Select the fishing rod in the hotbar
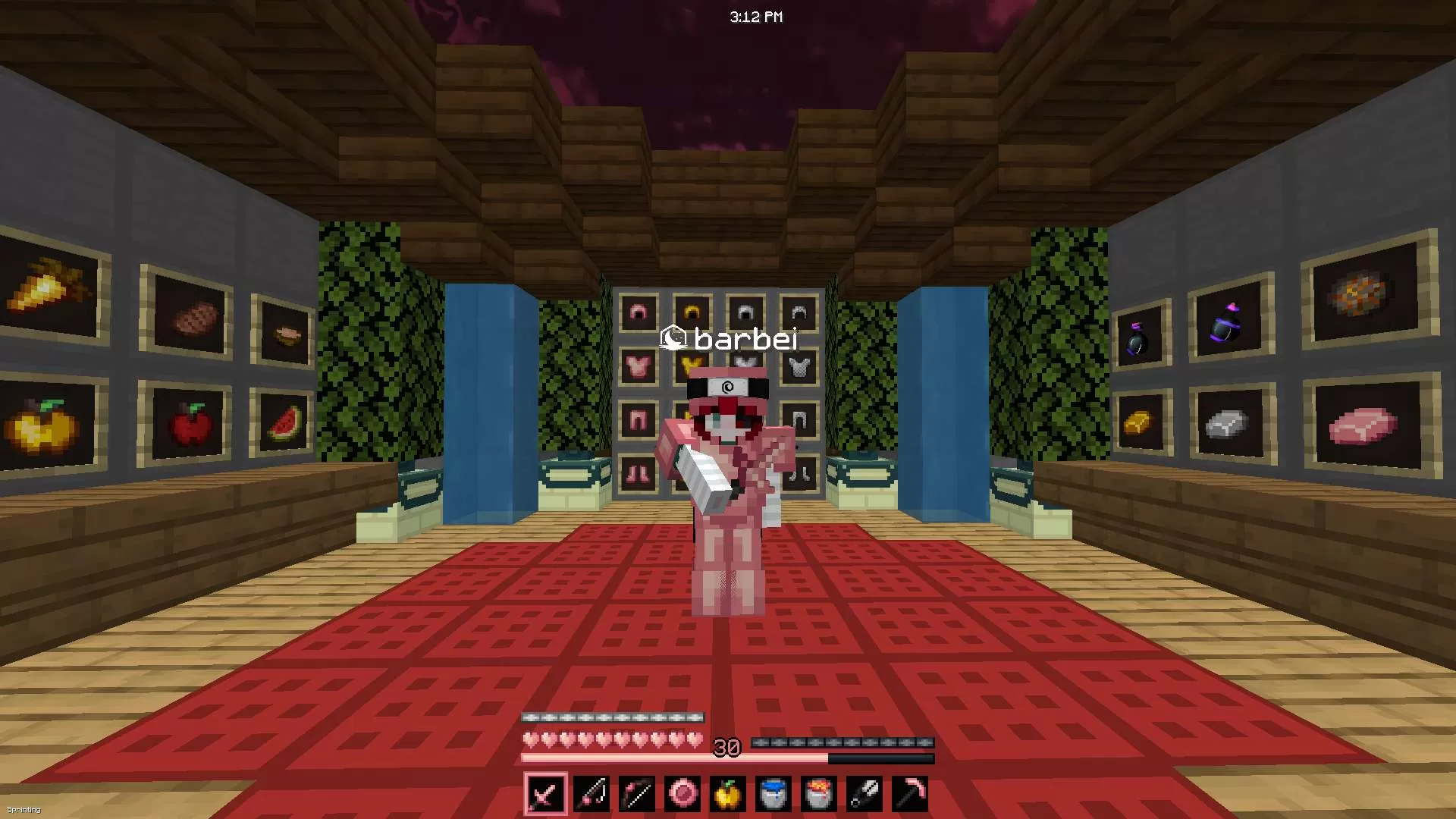The width and height of the screenshot is (1456, 819). 592,792
